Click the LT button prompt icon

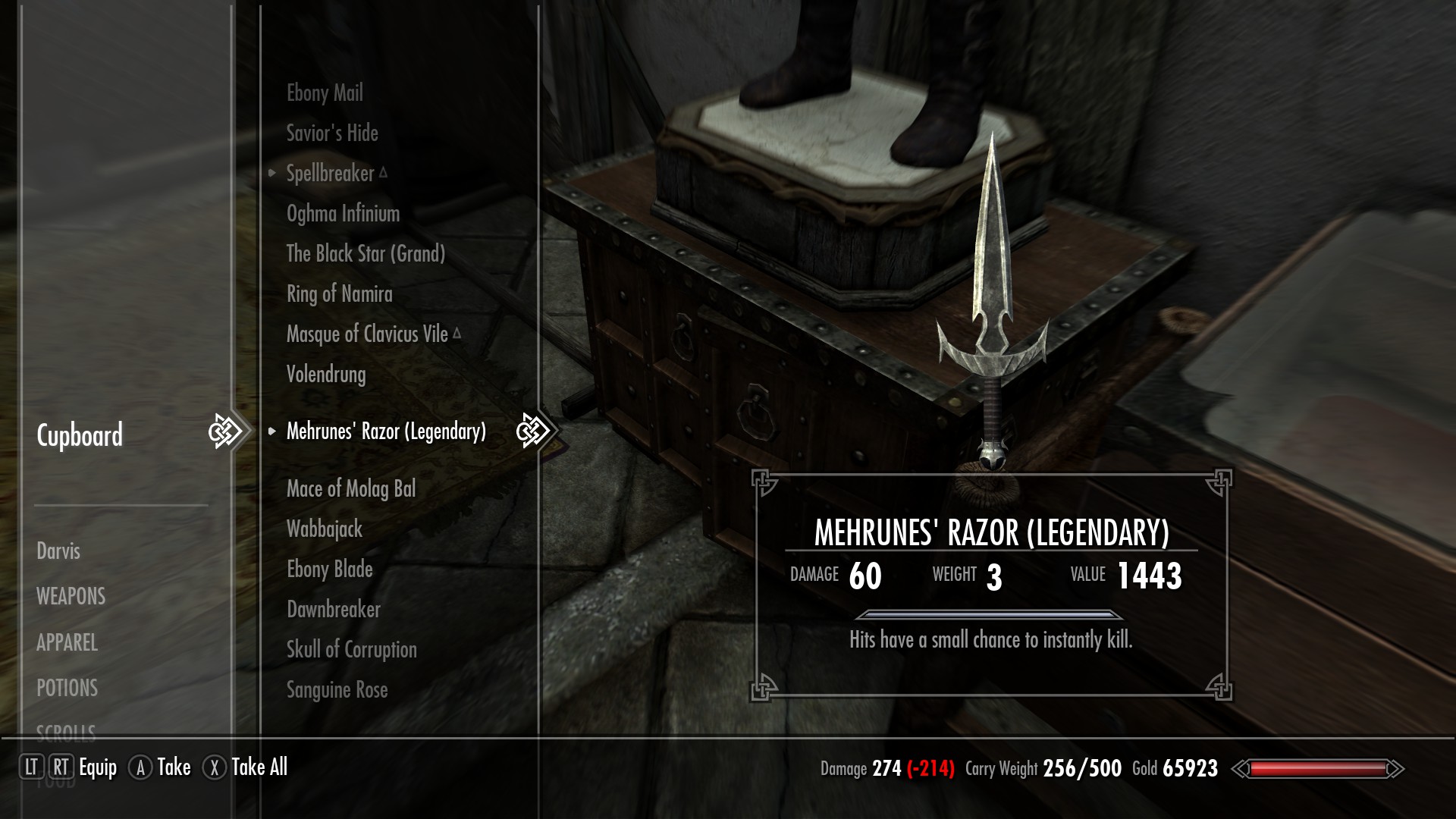point(32,768)
